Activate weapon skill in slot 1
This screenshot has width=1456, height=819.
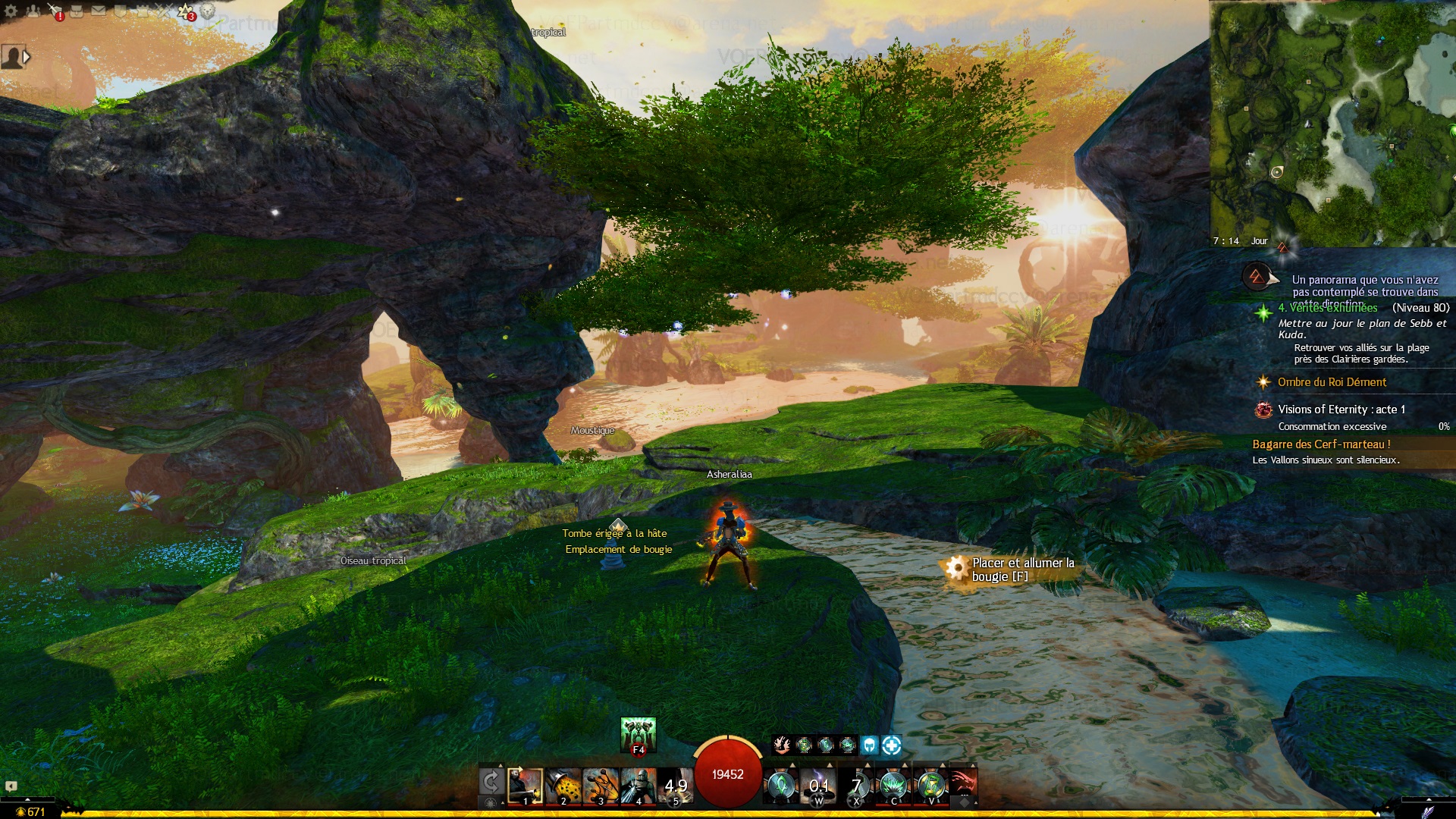coord(525,786)
